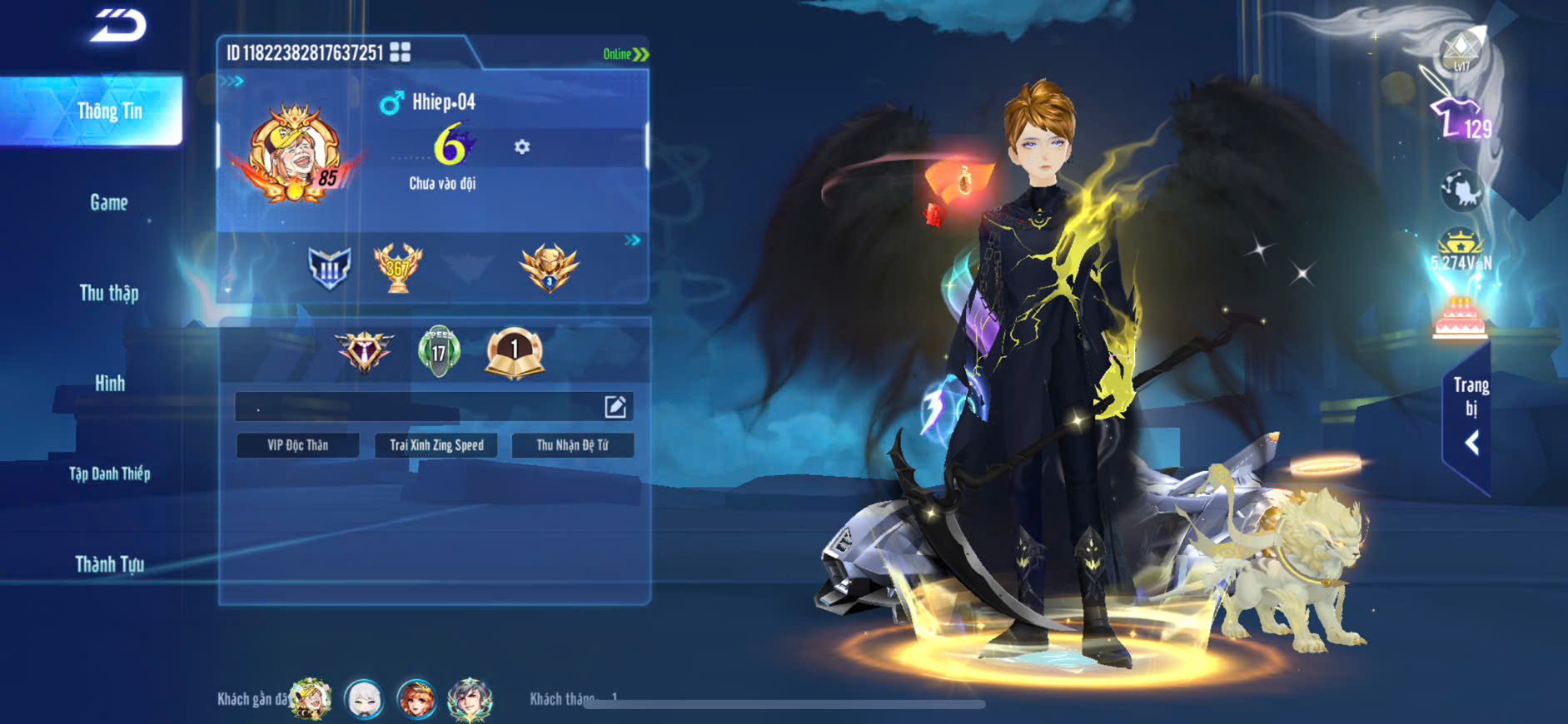Viewport: 1568px width, 724px height.
Task: Click the Thu Nhận Đệ Tử tag
Action: [x=572, y=445]
